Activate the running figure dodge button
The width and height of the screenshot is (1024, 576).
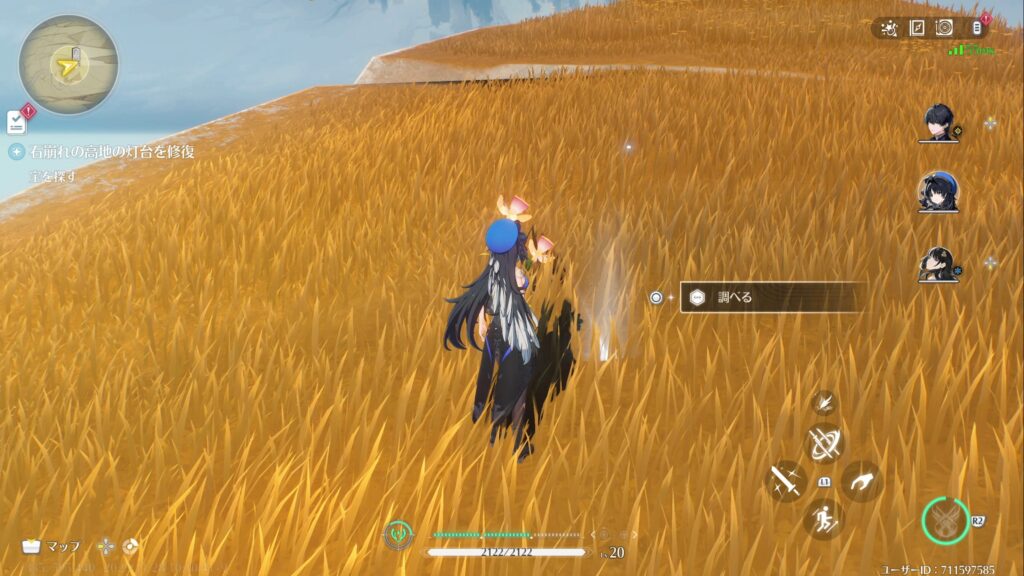(824, 519)
